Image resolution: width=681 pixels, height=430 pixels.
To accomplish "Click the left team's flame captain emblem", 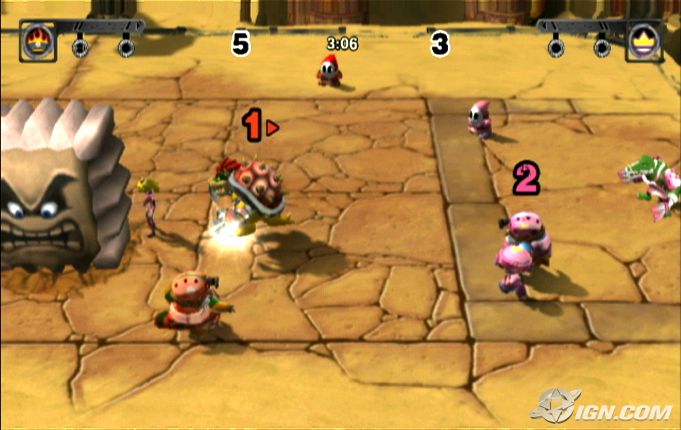I will pyautogui.click(x=37, y=43).
